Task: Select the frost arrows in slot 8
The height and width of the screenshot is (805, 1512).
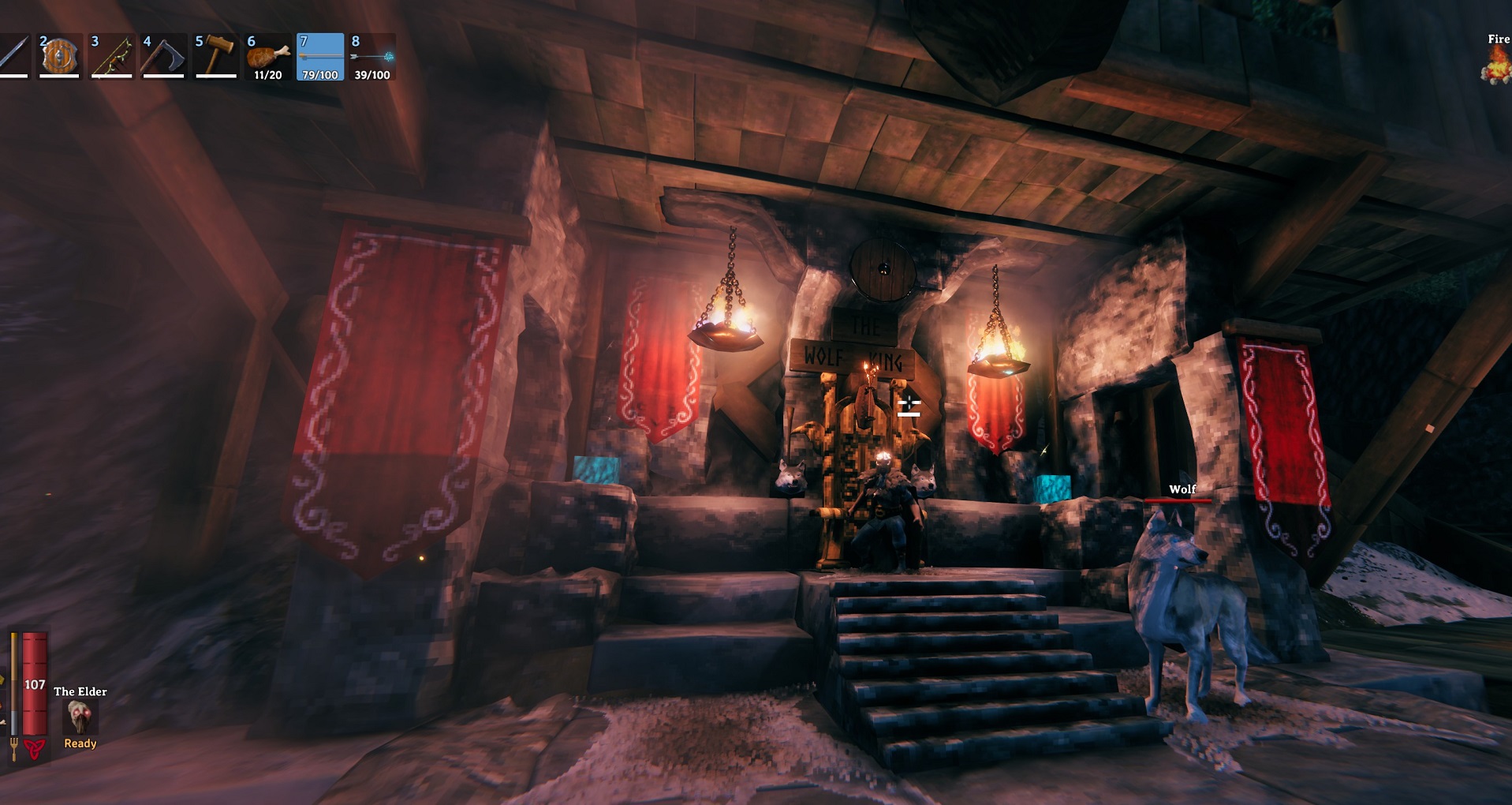Action: coord(373,55)
